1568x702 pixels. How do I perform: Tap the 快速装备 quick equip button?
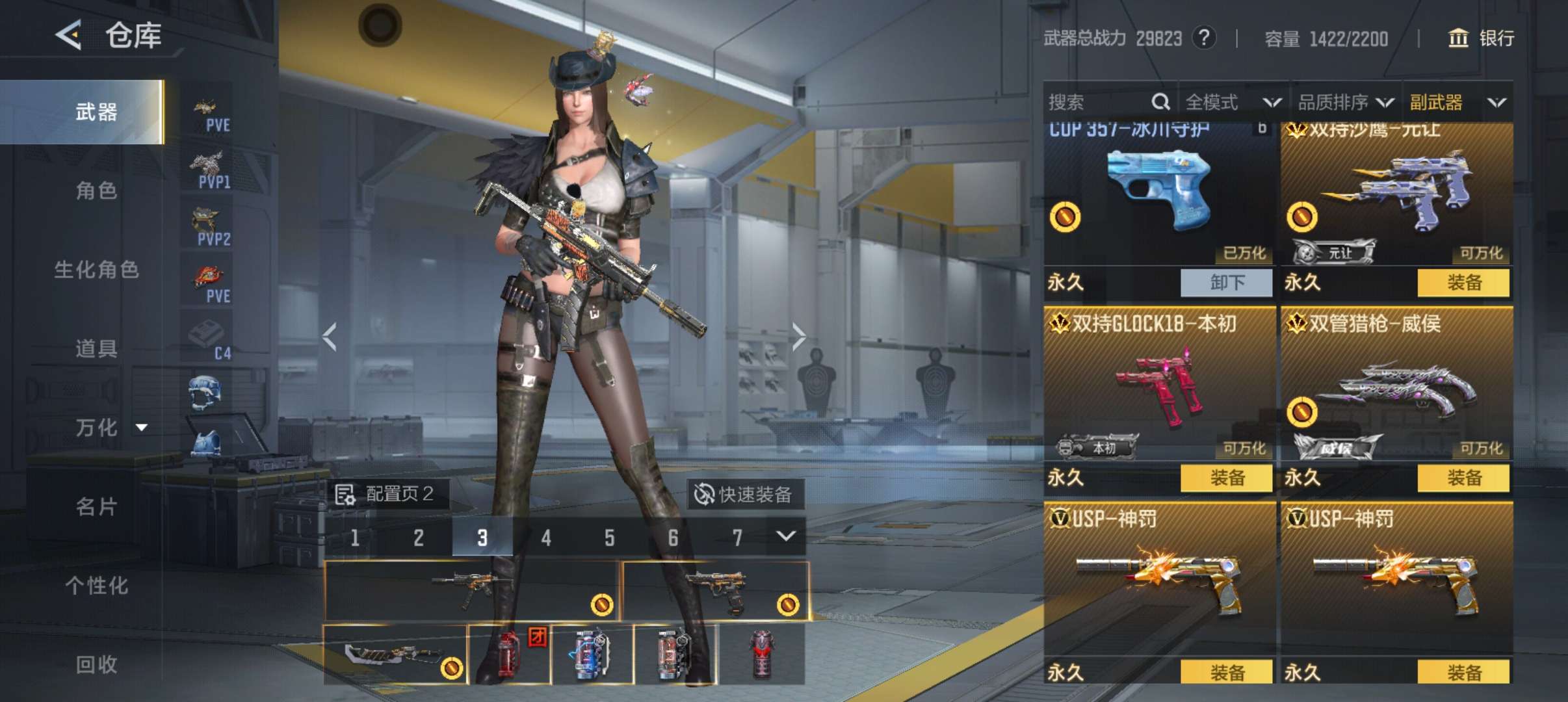(x=744, y=495)
